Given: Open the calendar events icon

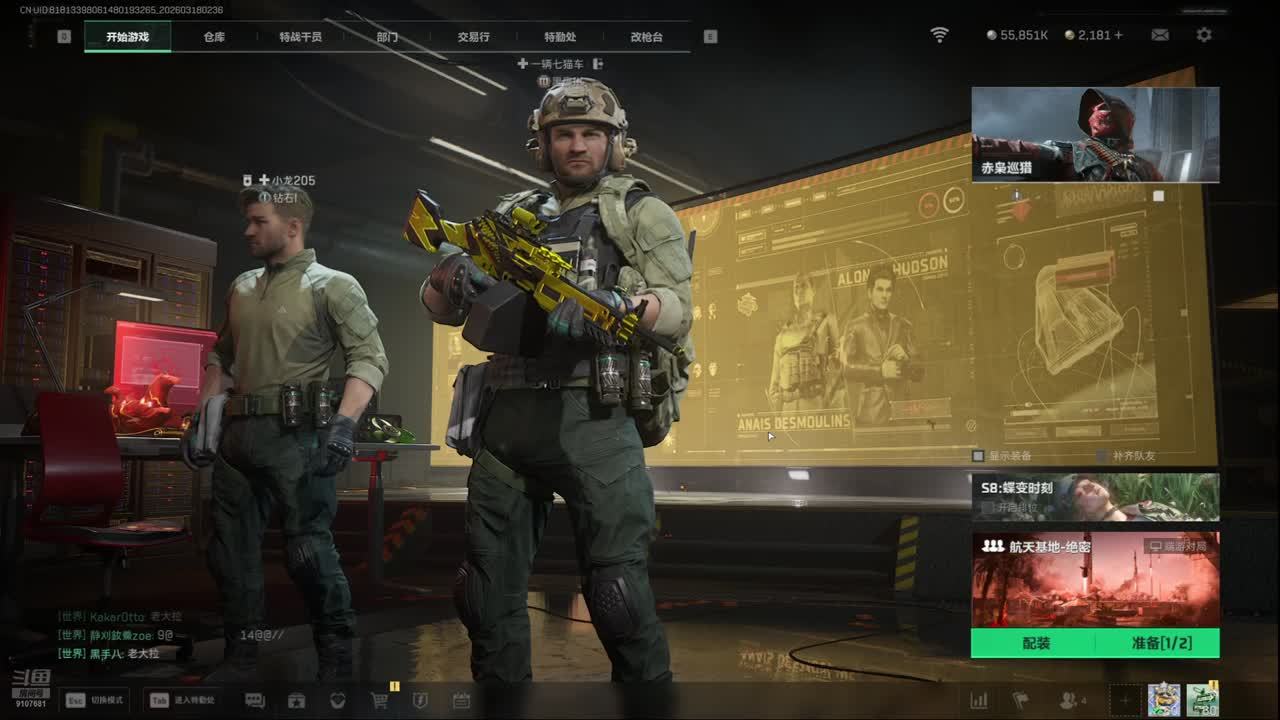Looking at the screenshot, I should 461,701.
